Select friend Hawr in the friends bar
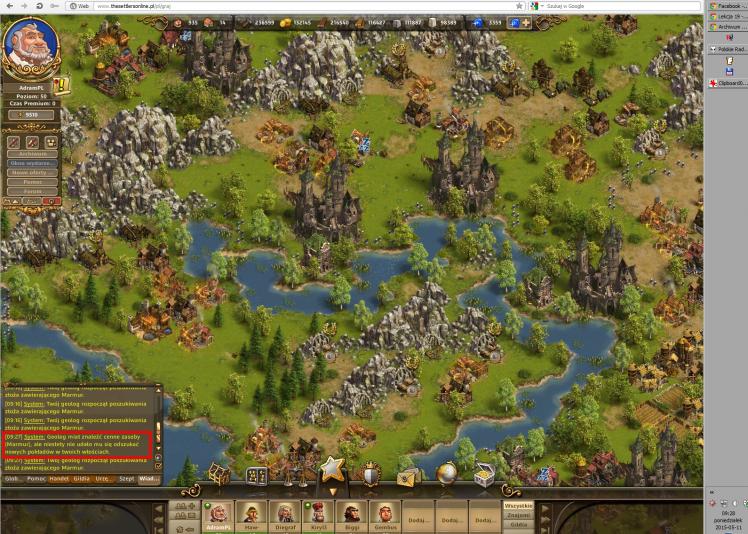748x534 pixels. (x=250, y=516)
